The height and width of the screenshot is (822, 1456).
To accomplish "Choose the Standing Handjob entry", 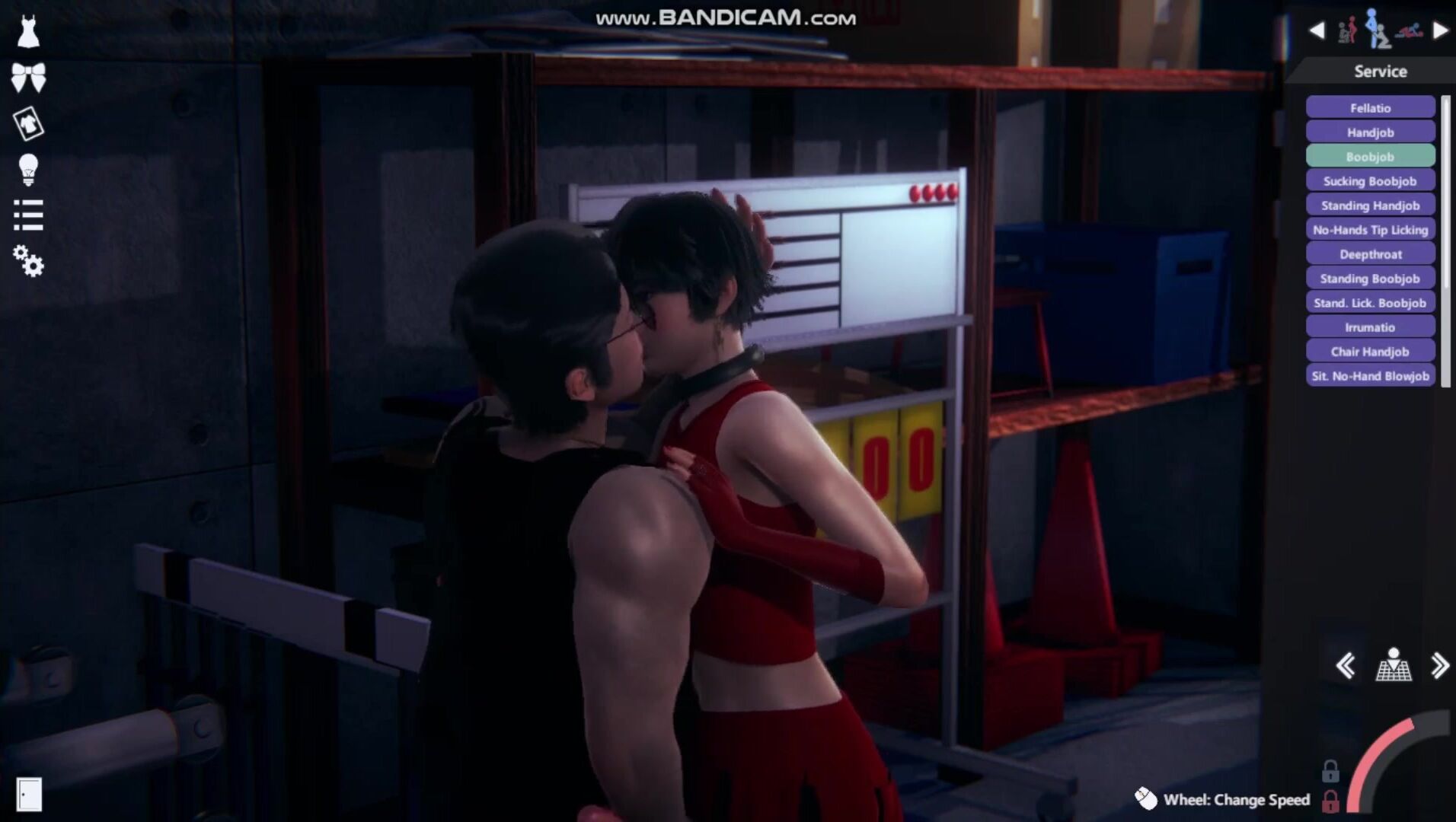I will [1370, 205].
